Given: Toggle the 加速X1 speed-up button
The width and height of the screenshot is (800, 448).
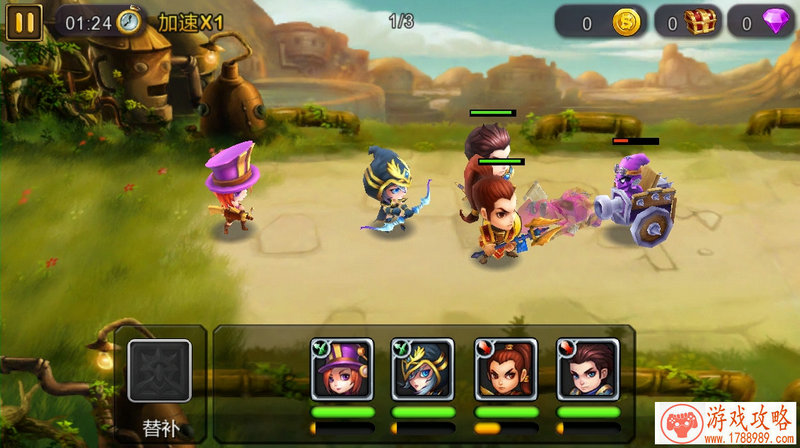Looking at the screenshot, I should [x=191, y=22].
